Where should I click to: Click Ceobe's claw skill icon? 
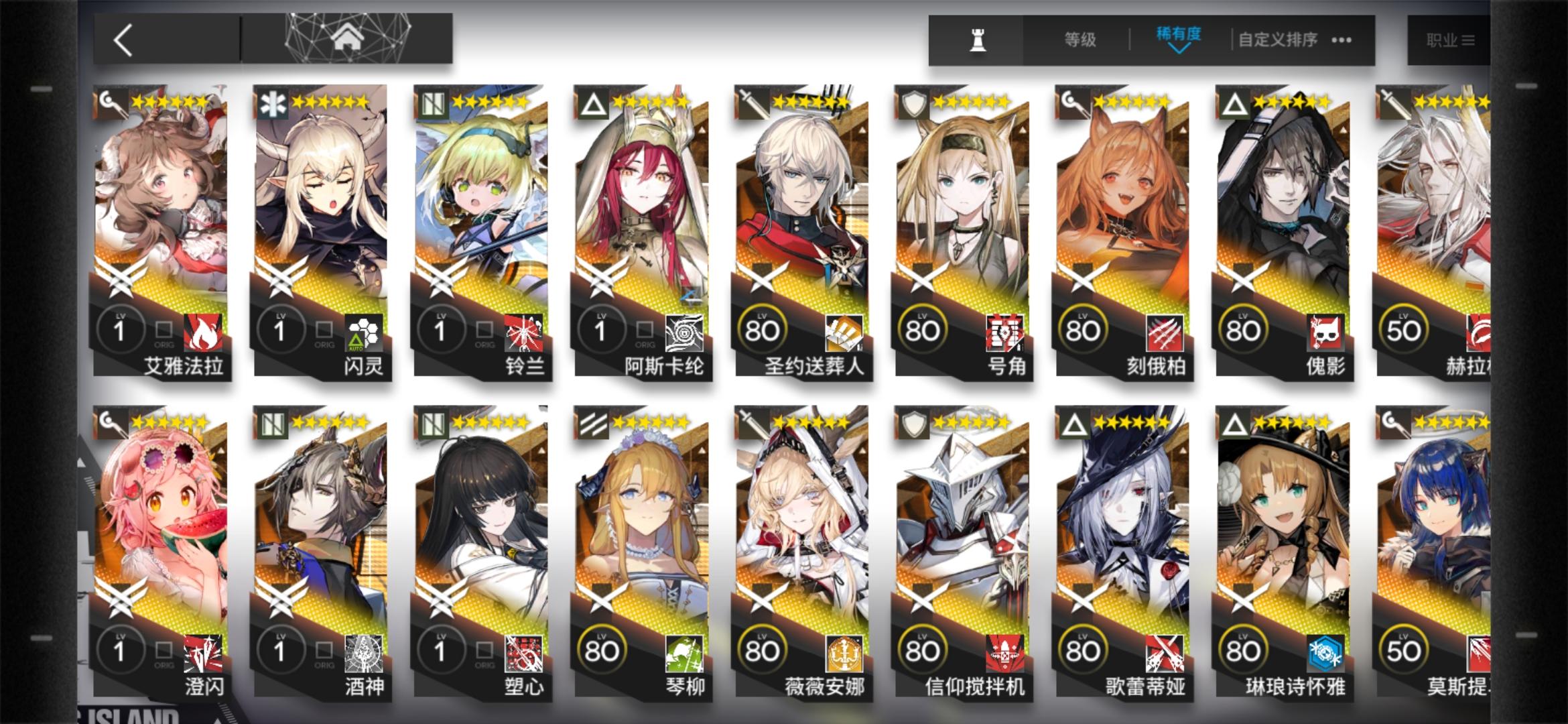click(x=1164, y=332)
